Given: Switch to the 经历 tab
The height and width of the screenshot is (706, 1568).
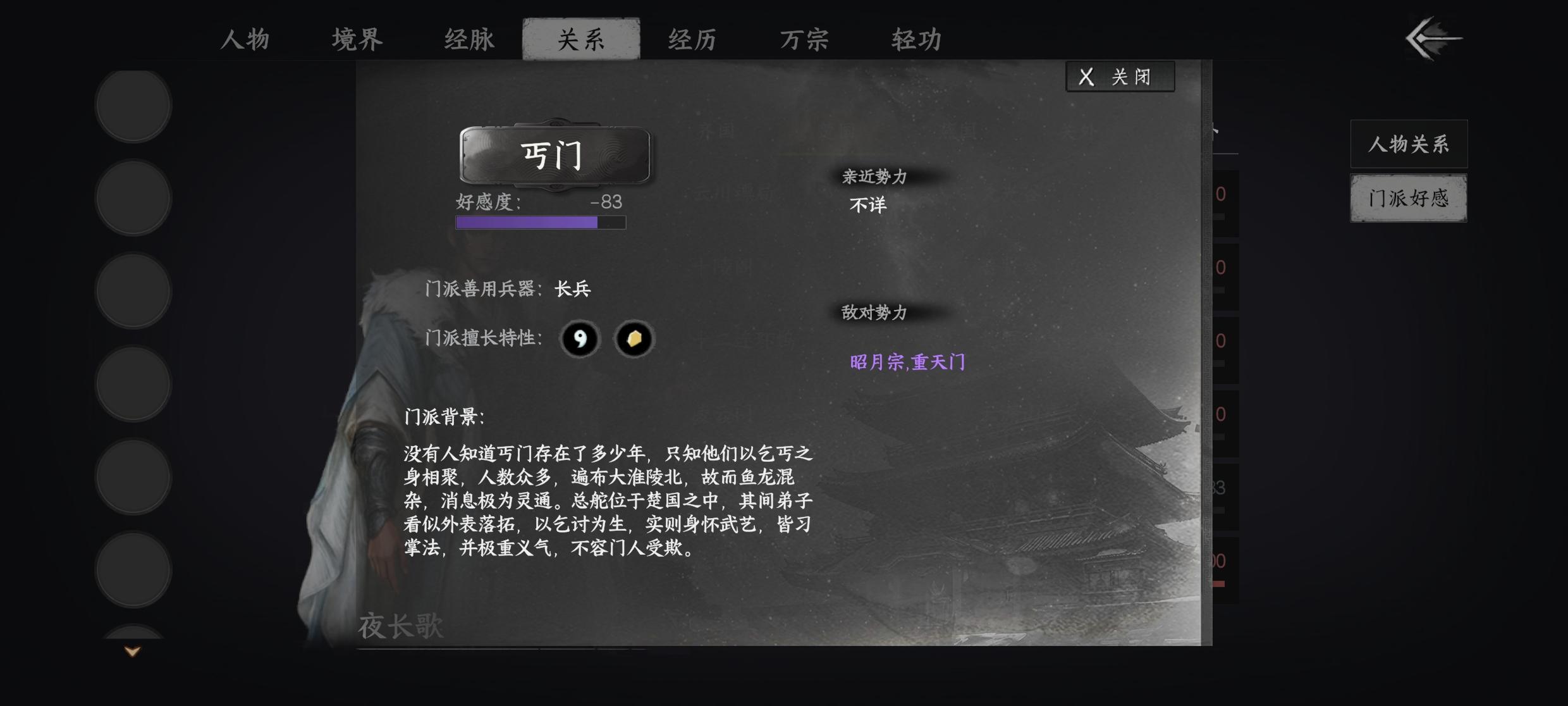Looking at the screenshot, I should [691, 39].
